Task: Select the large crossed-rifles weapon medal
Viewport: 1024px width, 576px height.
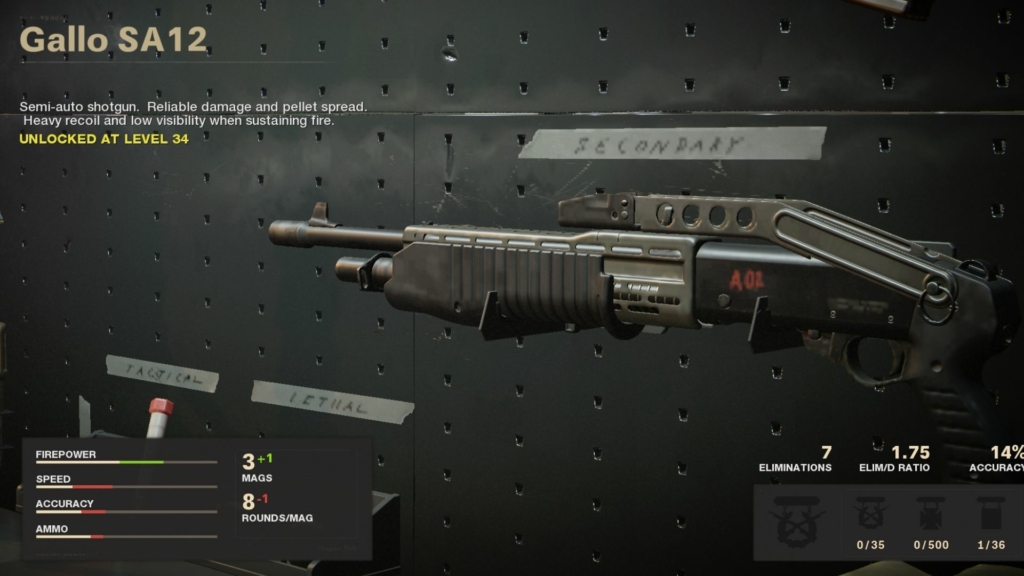Action: 797,522
